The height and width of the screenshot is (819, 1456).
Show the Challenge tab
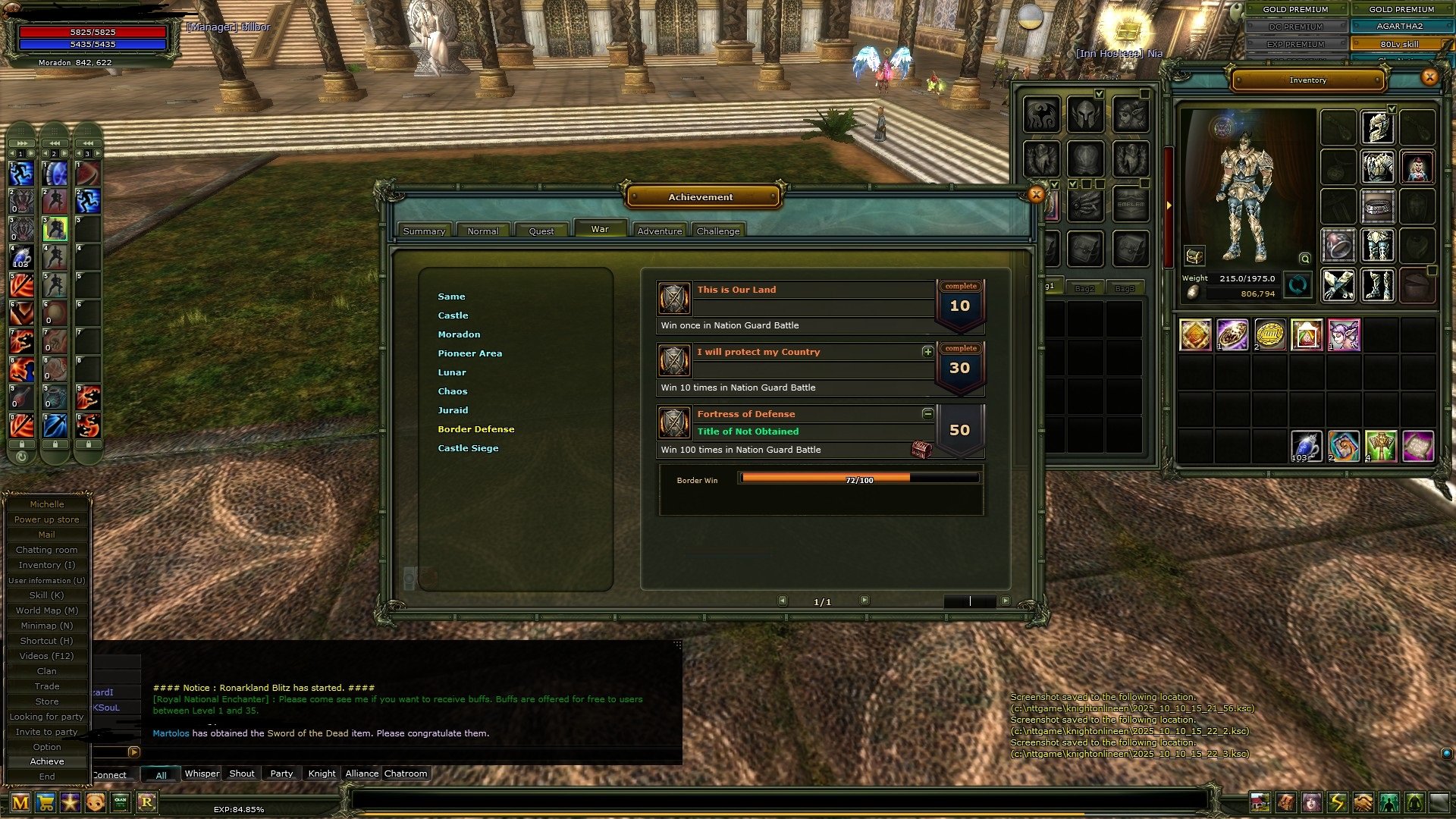717,231
